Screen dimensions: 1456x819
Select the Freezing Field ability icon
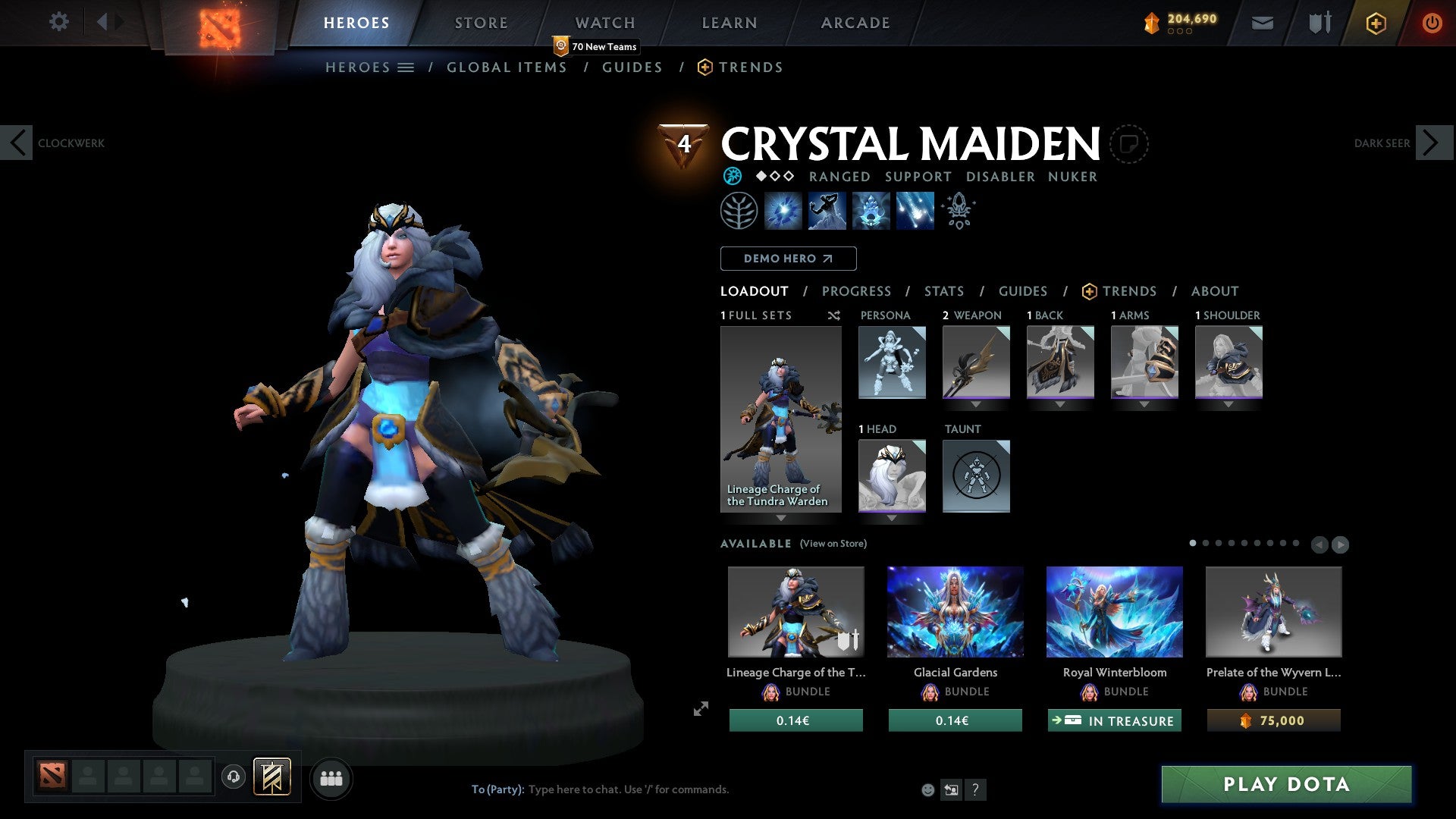pyautogui.click(x=914, y=210)
